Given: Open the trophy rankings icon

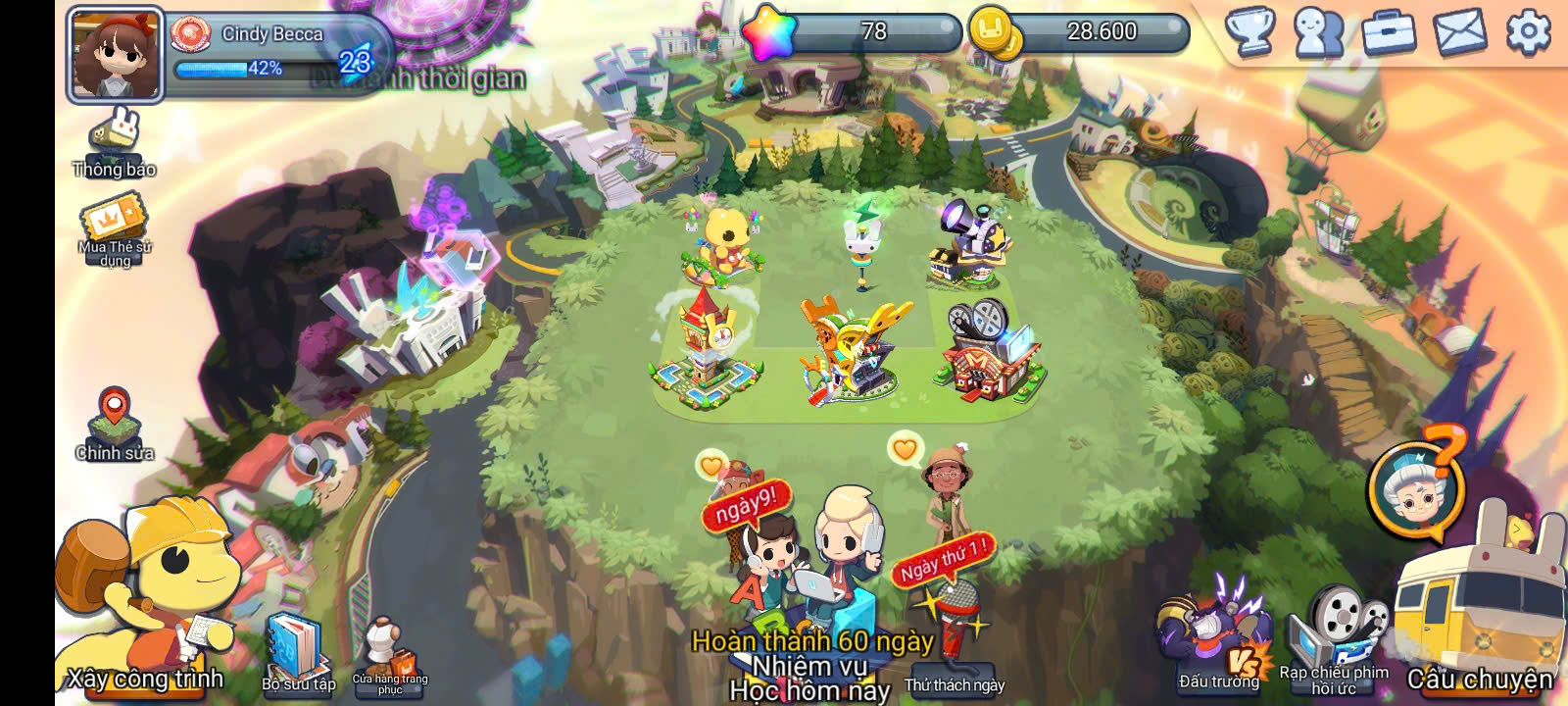Looking at the screenshot, I should point(1251,32).
